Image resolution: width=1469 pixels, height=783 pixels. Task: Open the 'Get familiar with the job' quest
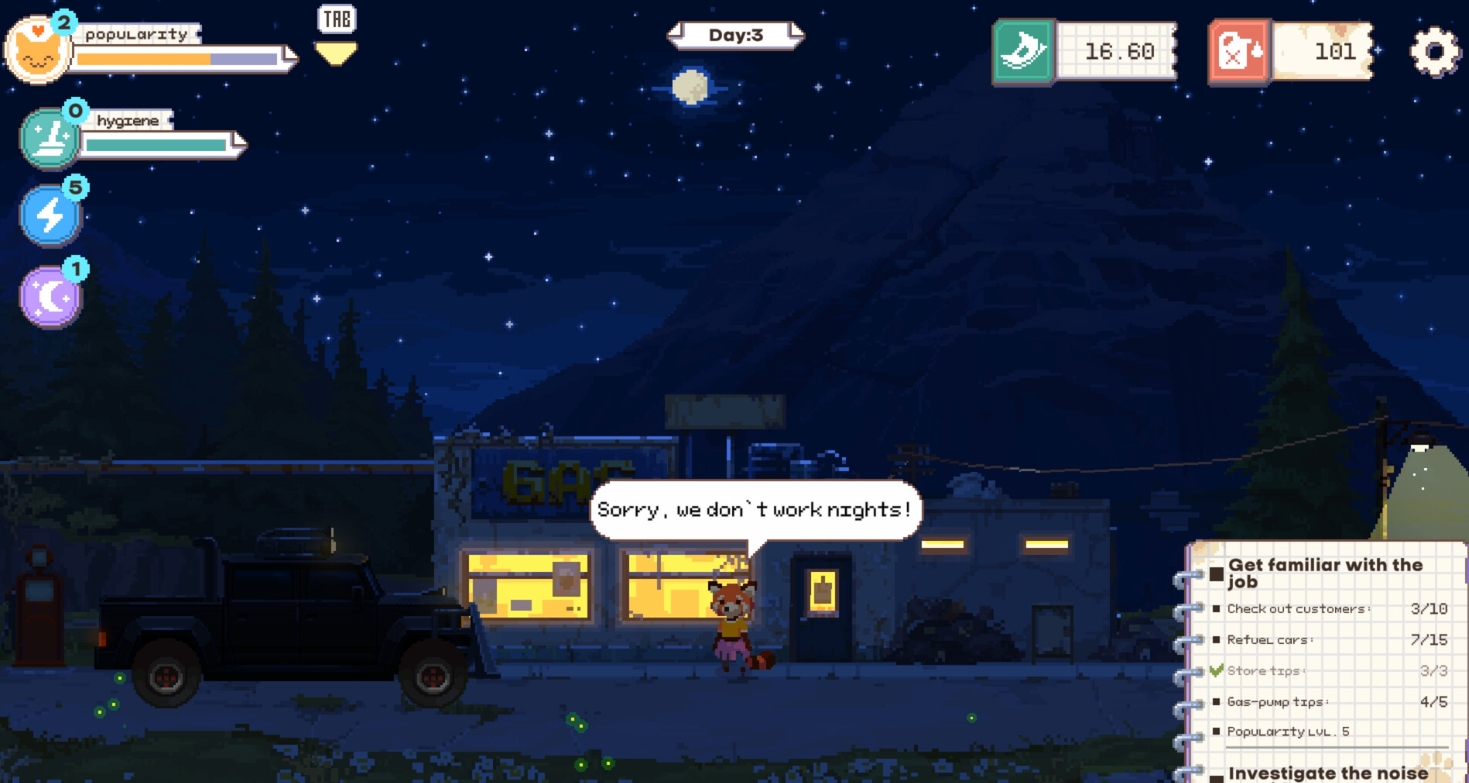click(x=1324, y=572)
